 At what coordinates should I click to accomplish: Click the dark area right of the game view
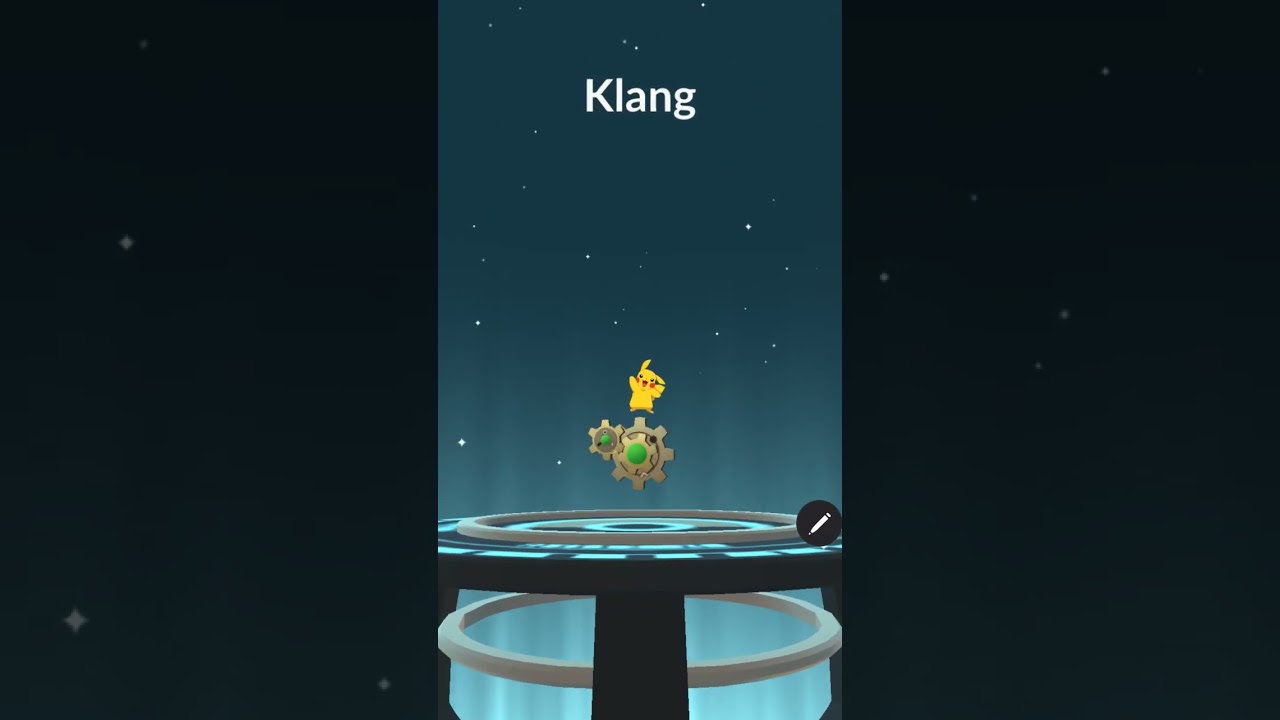(1060, 360)
